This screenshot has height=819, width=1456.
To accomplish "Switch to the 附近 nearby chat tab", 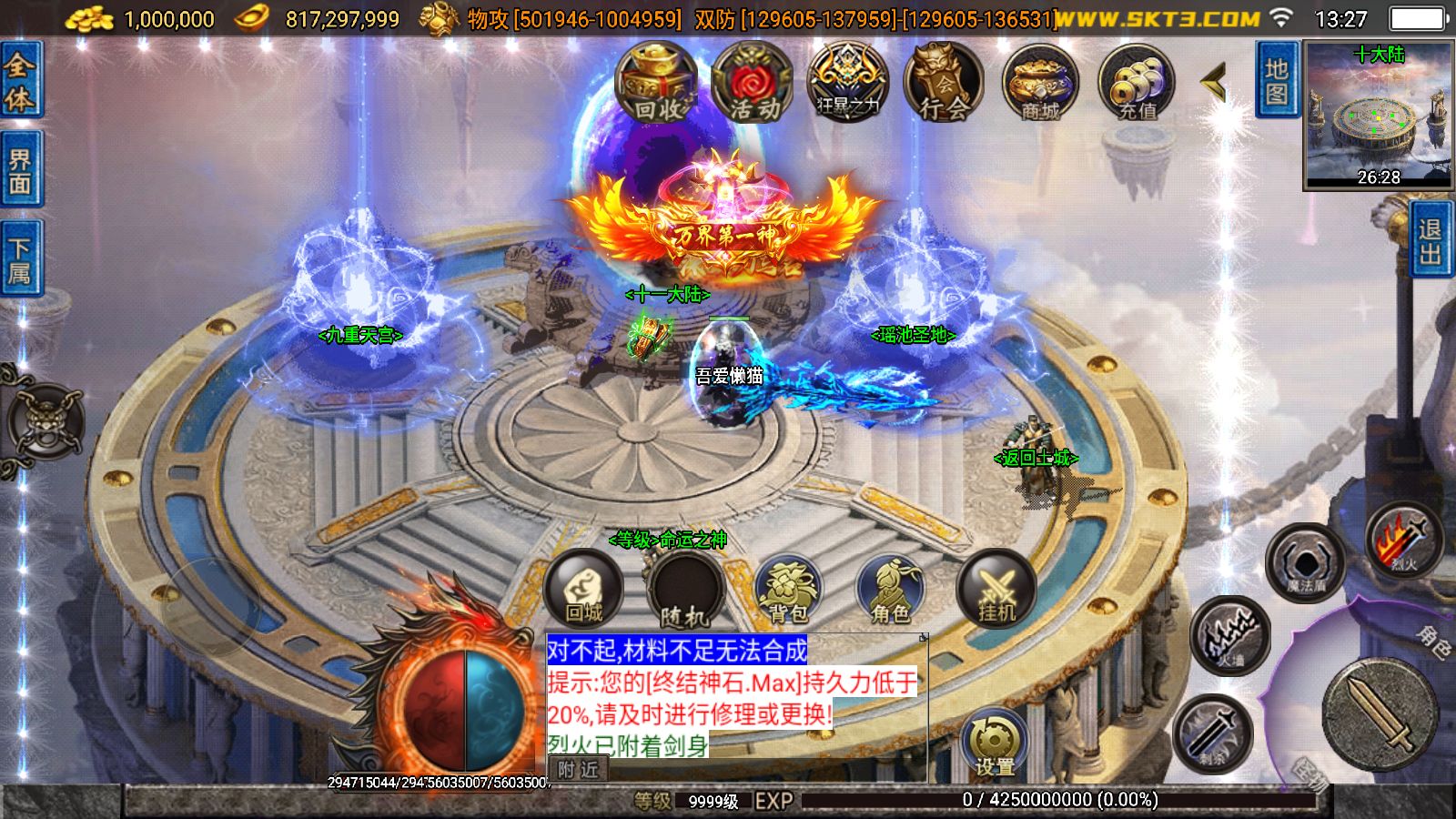I will pos(577,767).
